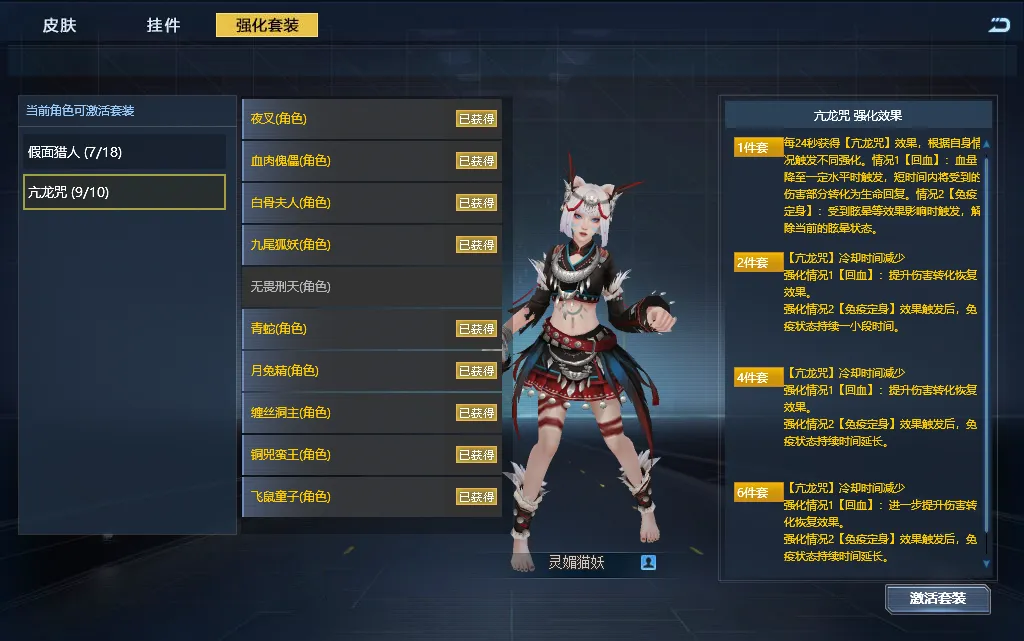Select the 强化套装 tab
Image resolution: width=1024 pixels, height=641 pixels.
click(267, 25)
